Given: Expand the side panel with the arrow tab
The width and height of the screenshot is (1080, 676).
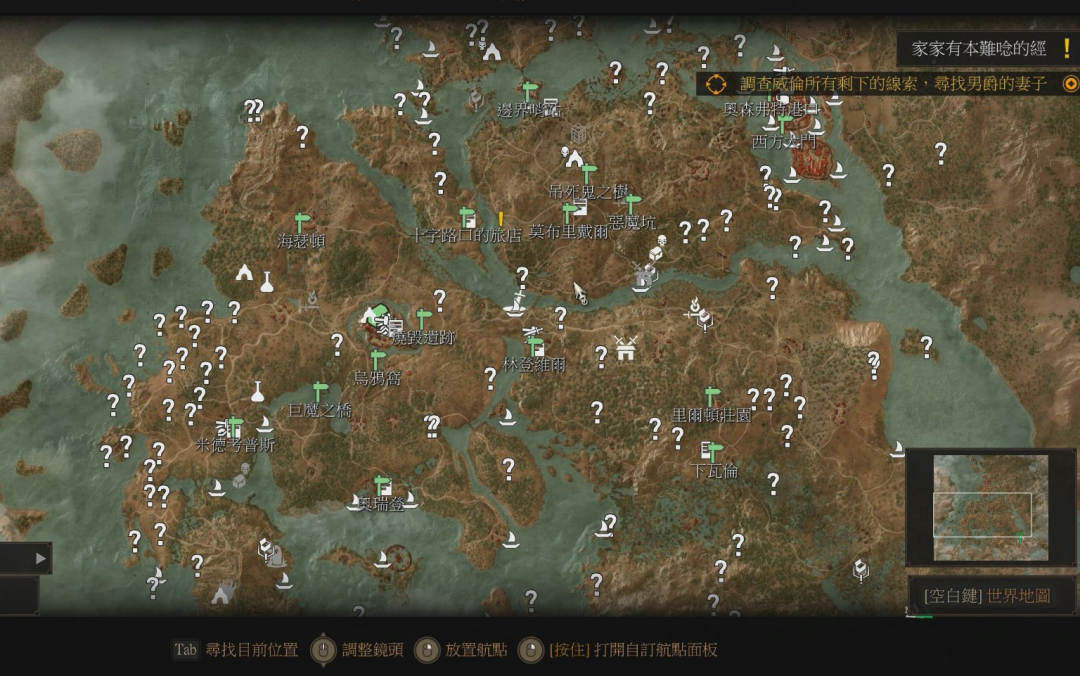Looking at the screenshot, I should (x=40, y=558).
